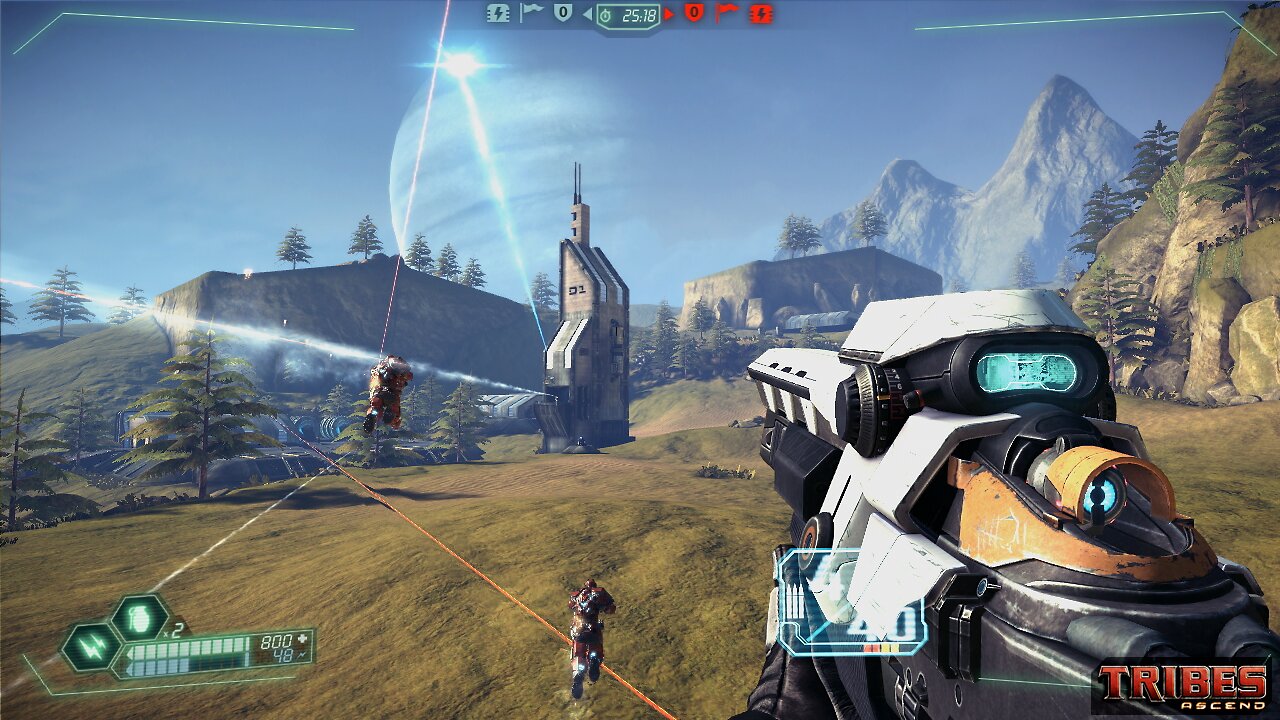Select the blue team generator icon

pos(497,13)
